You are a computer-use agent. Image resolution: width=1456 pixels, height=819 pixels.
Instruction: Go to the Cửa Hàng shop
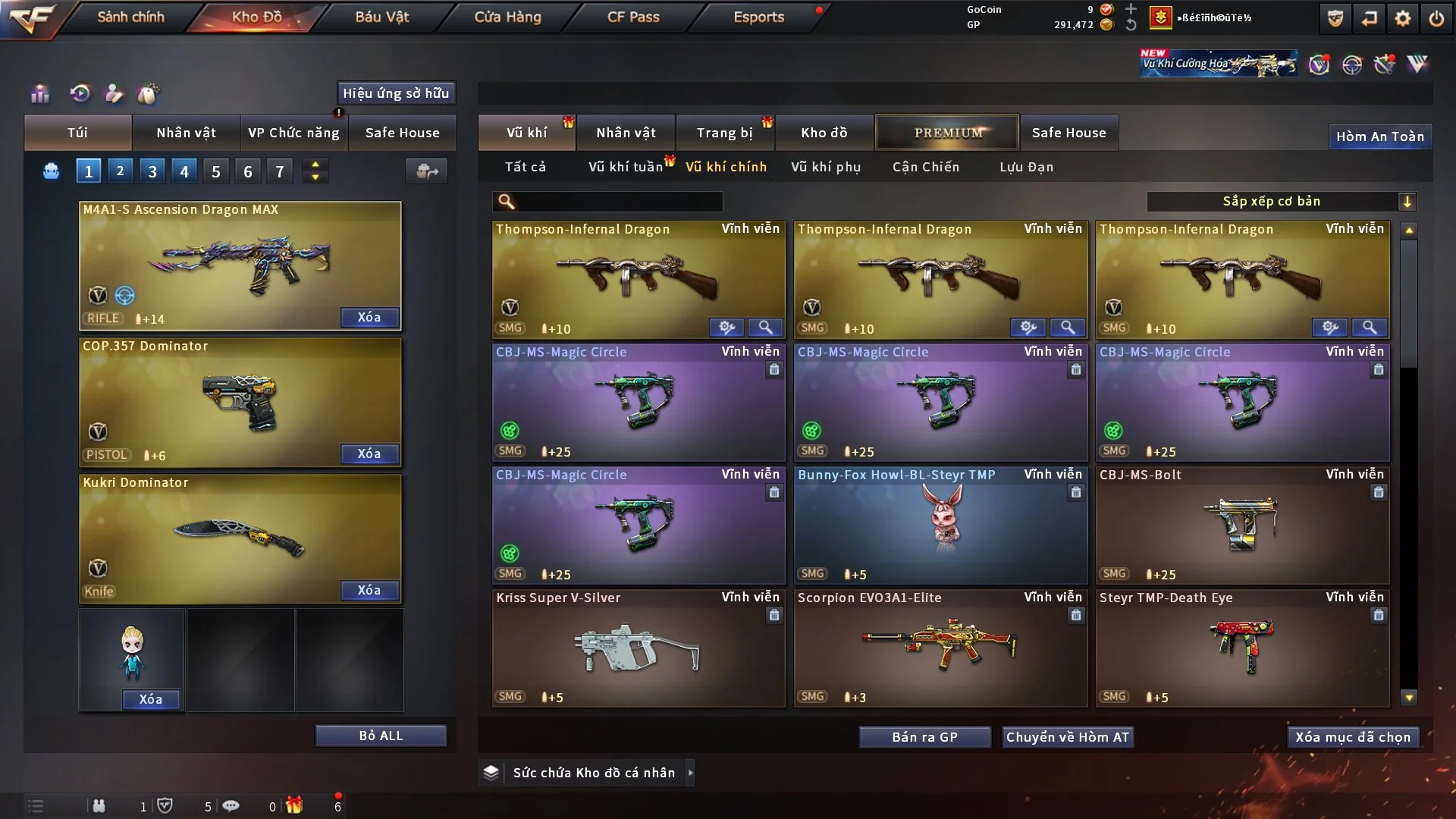[507, 17]
